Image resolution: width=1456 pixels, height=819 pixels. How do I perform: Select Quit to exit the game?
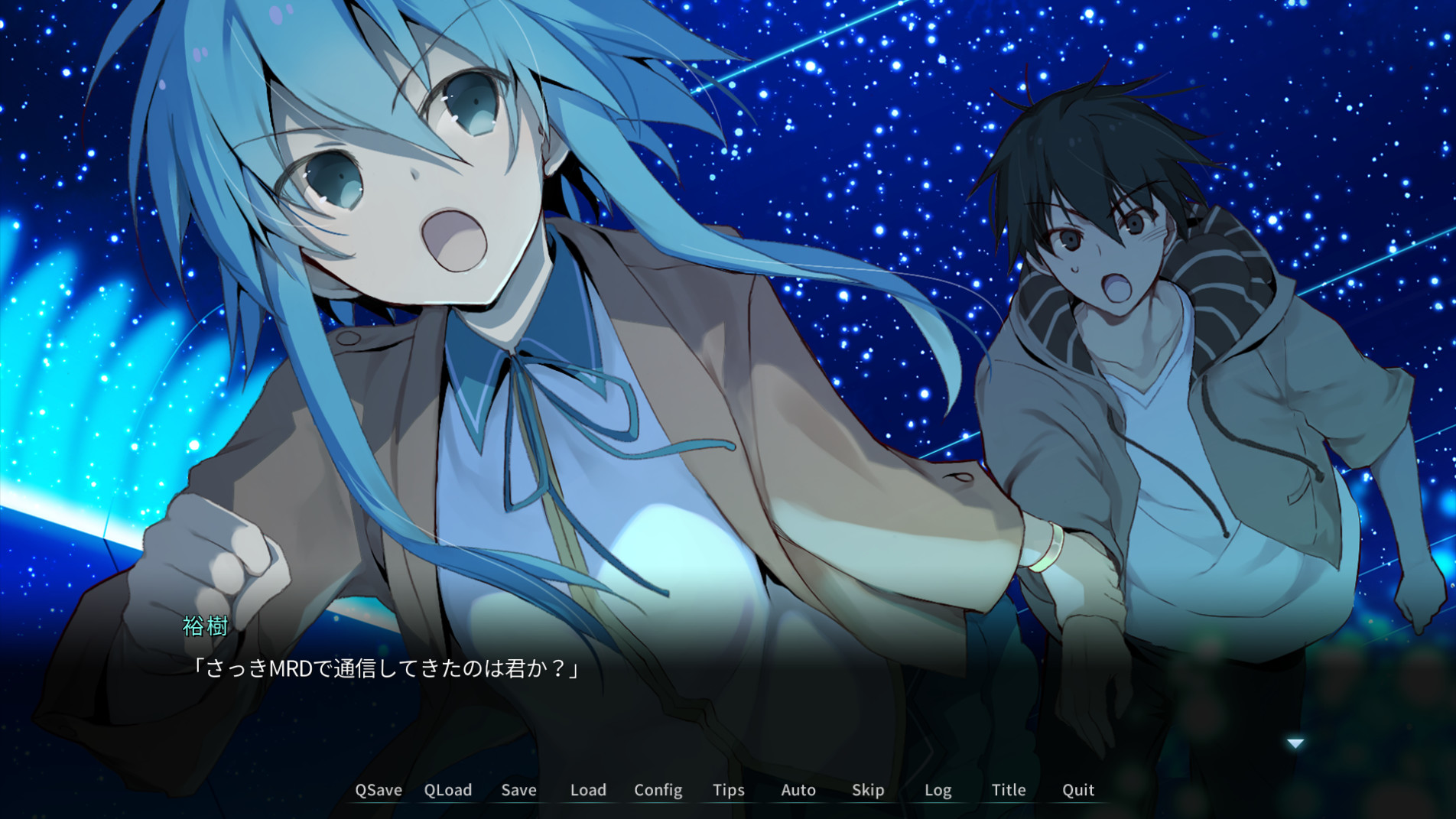pyautogui.click(x=1077, y=790)
